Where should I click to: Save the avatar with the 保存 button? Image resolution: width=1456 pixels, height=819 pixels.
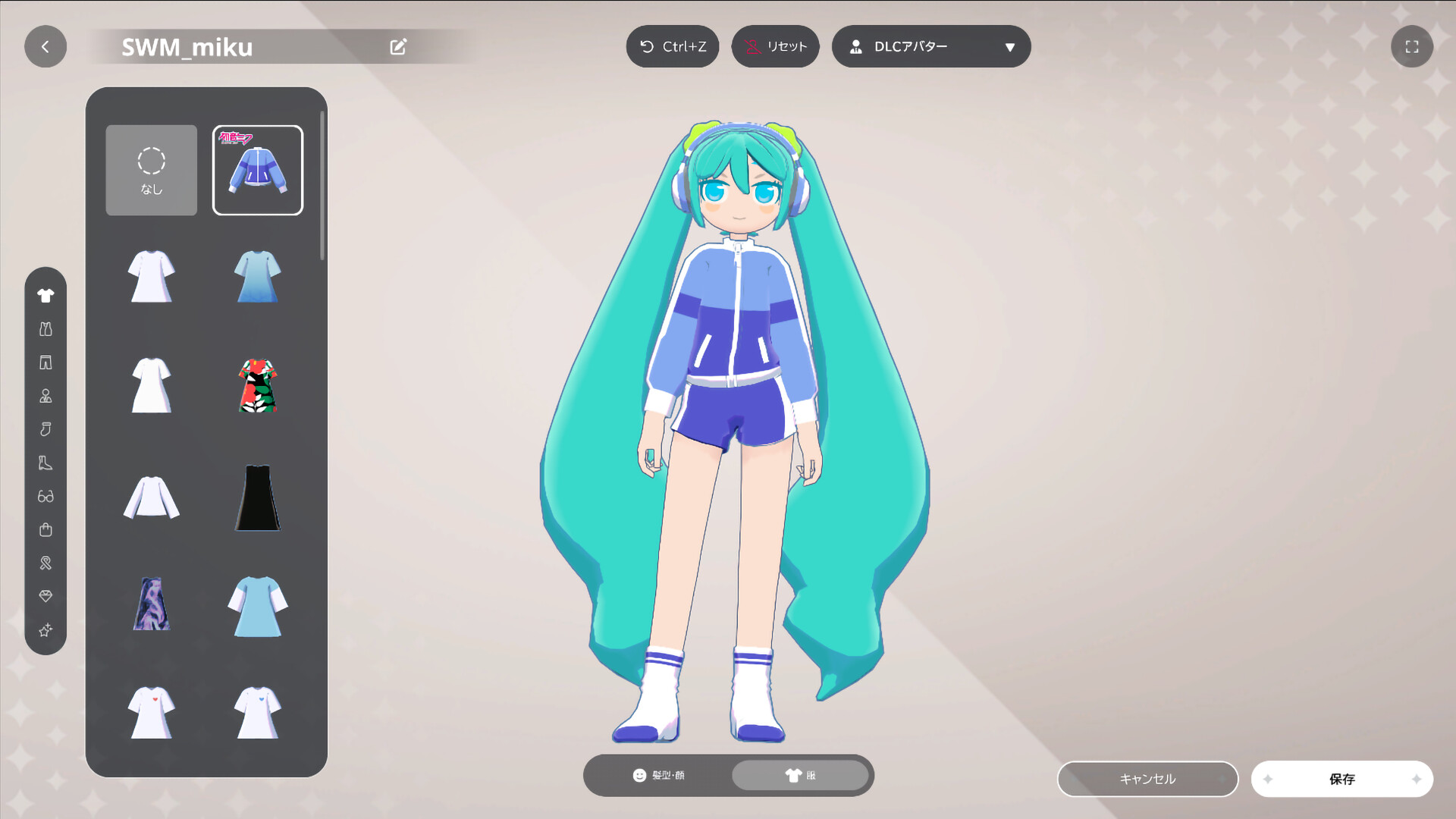click(x=1341, y=778)
